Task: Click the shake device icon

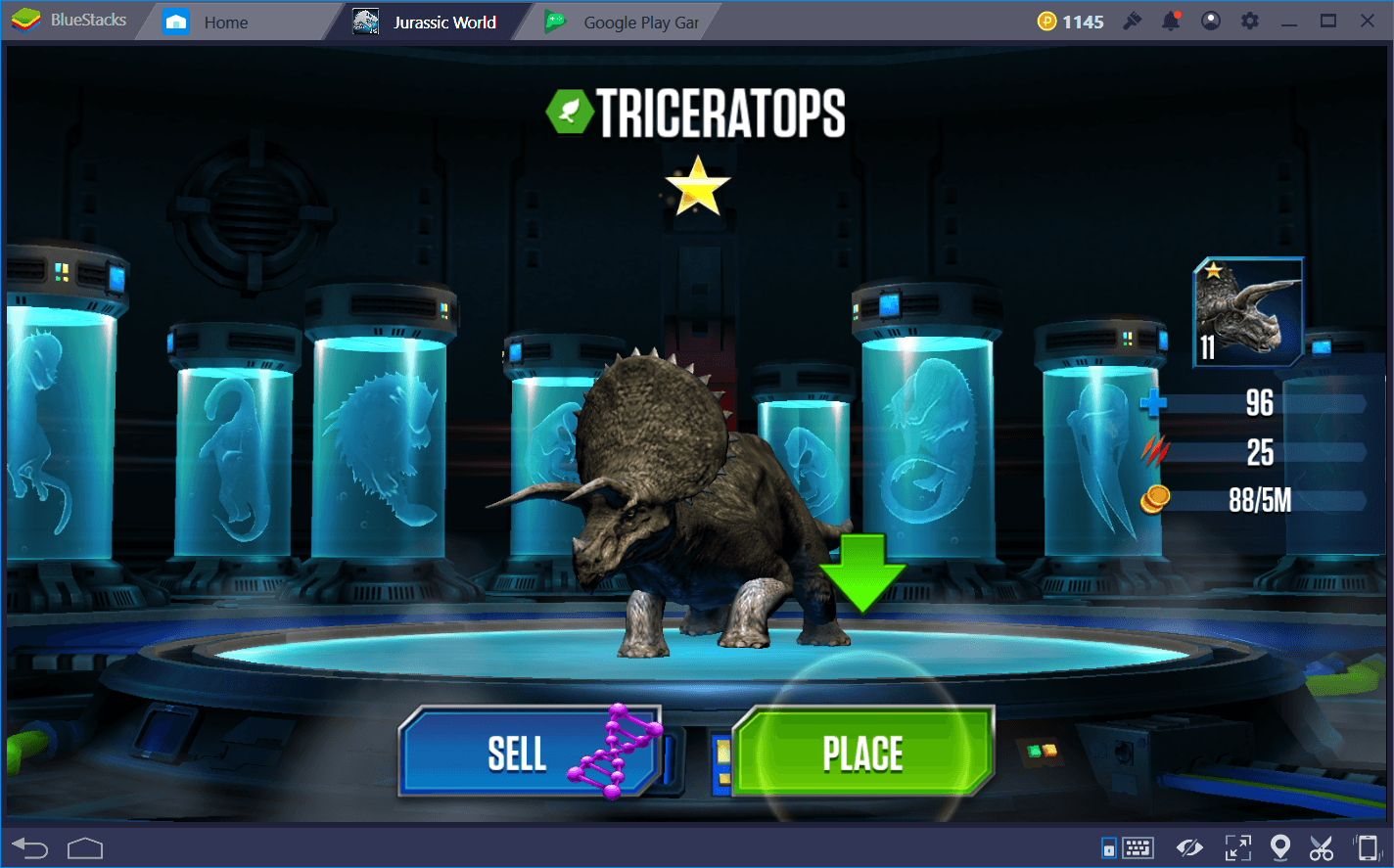Action: (1367, 847)
